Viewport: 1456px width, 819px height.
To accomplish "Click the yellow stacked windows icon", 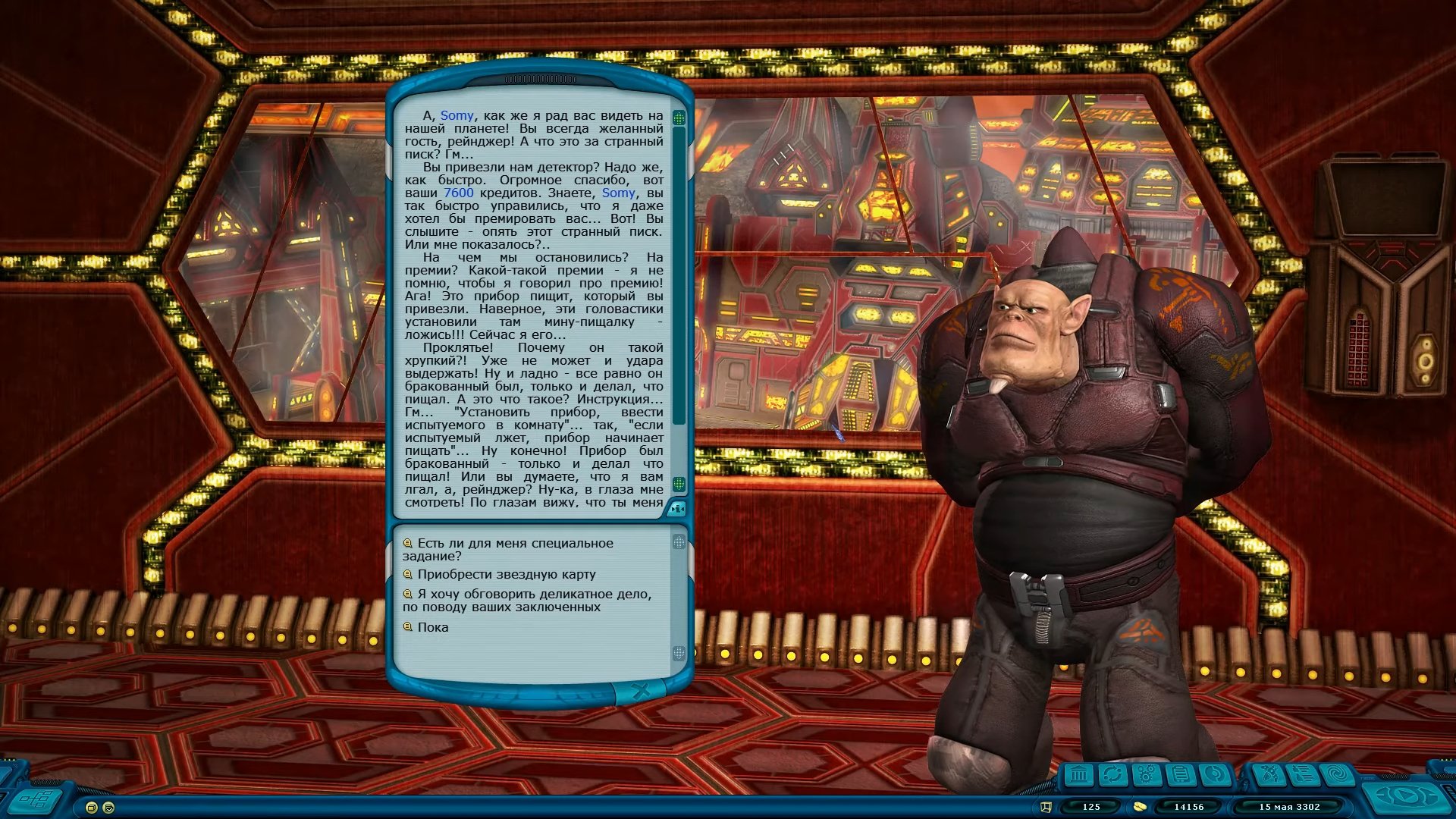I will tap(92, 808).
